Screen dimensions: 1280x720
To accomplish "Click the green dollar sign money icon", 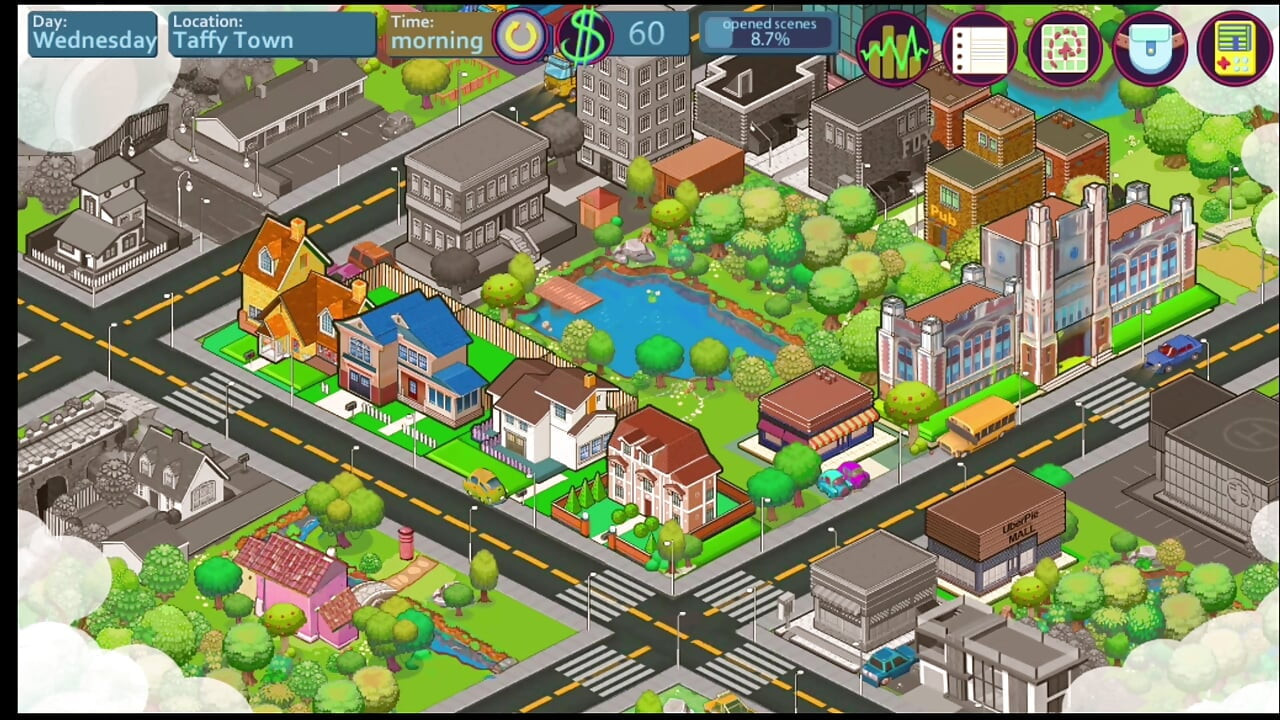I will pyautogui.click(x=586, y=37).
